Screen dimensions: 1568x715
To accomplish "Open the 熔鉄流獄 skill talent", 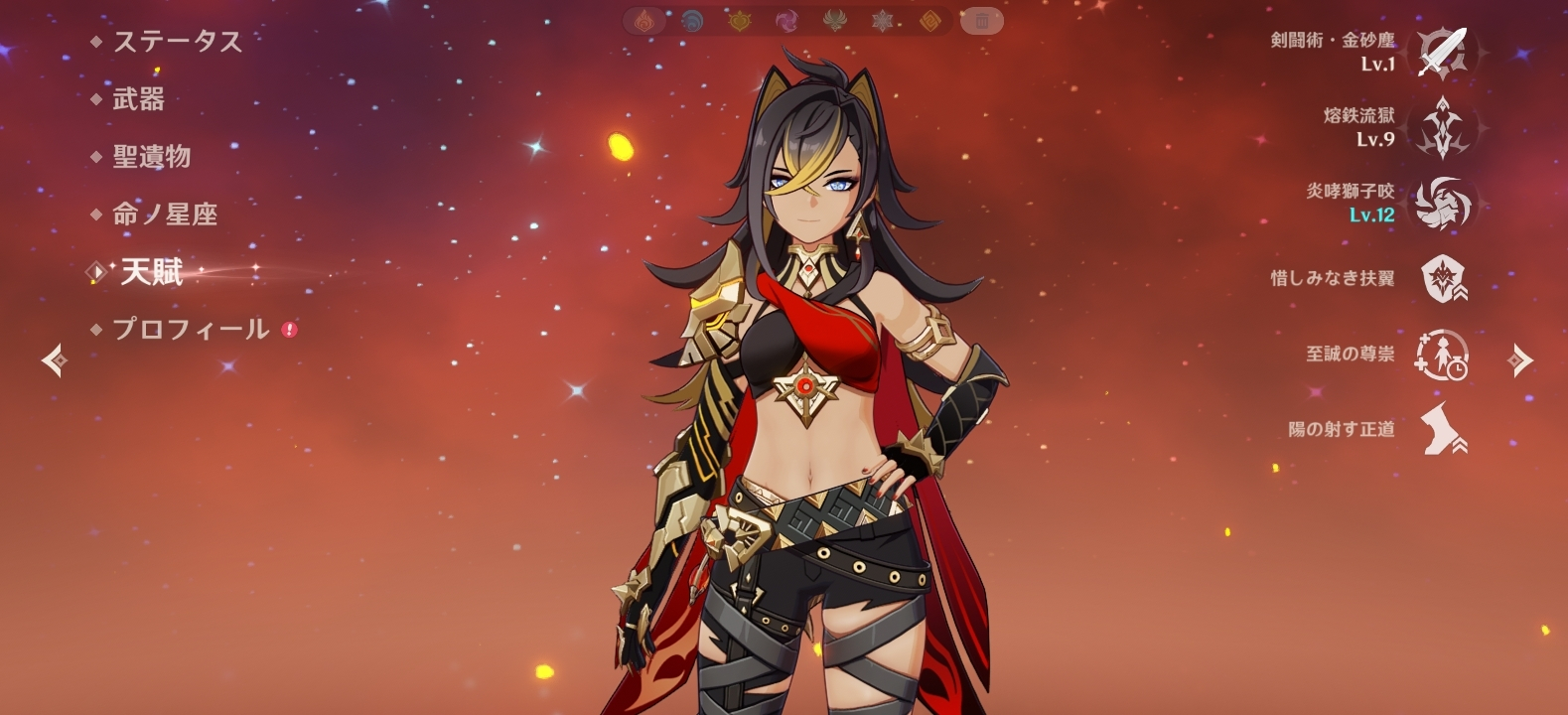I will click(x=1443, y=127).
